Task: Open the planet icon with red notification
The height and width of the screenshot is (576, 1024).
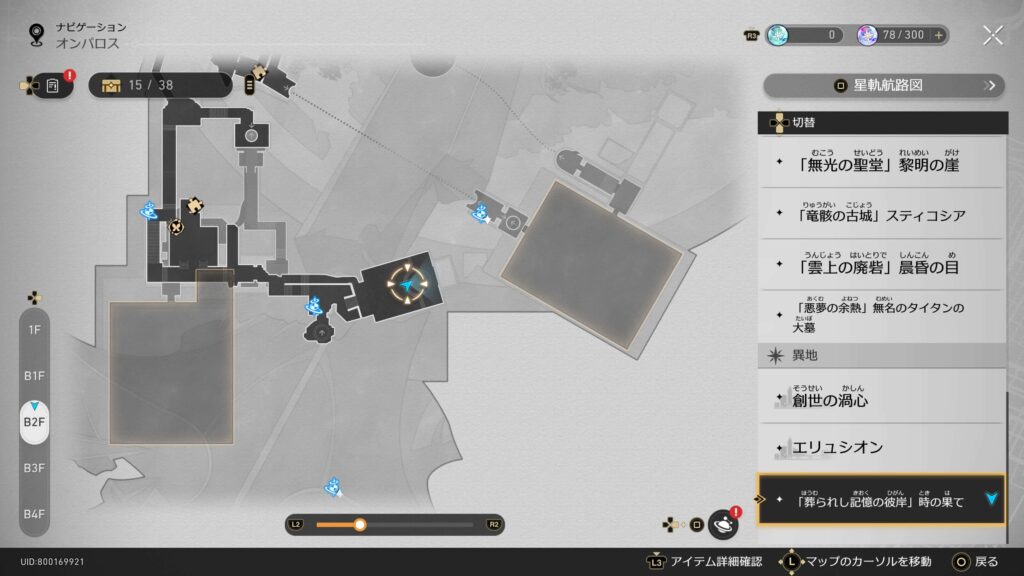Action: pos(723,523)
